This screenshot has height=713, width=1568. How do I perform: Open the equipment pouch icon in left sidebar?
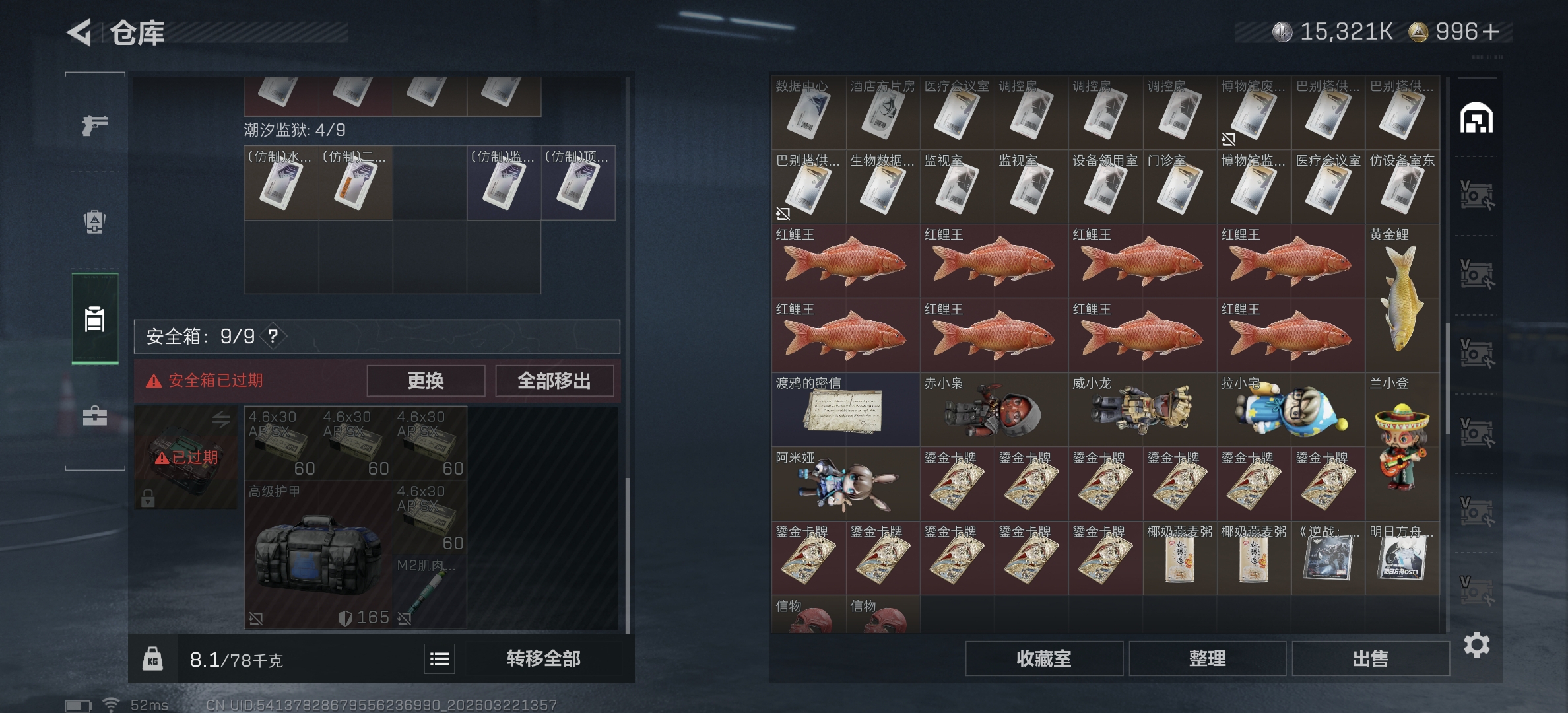pos(94,222)
